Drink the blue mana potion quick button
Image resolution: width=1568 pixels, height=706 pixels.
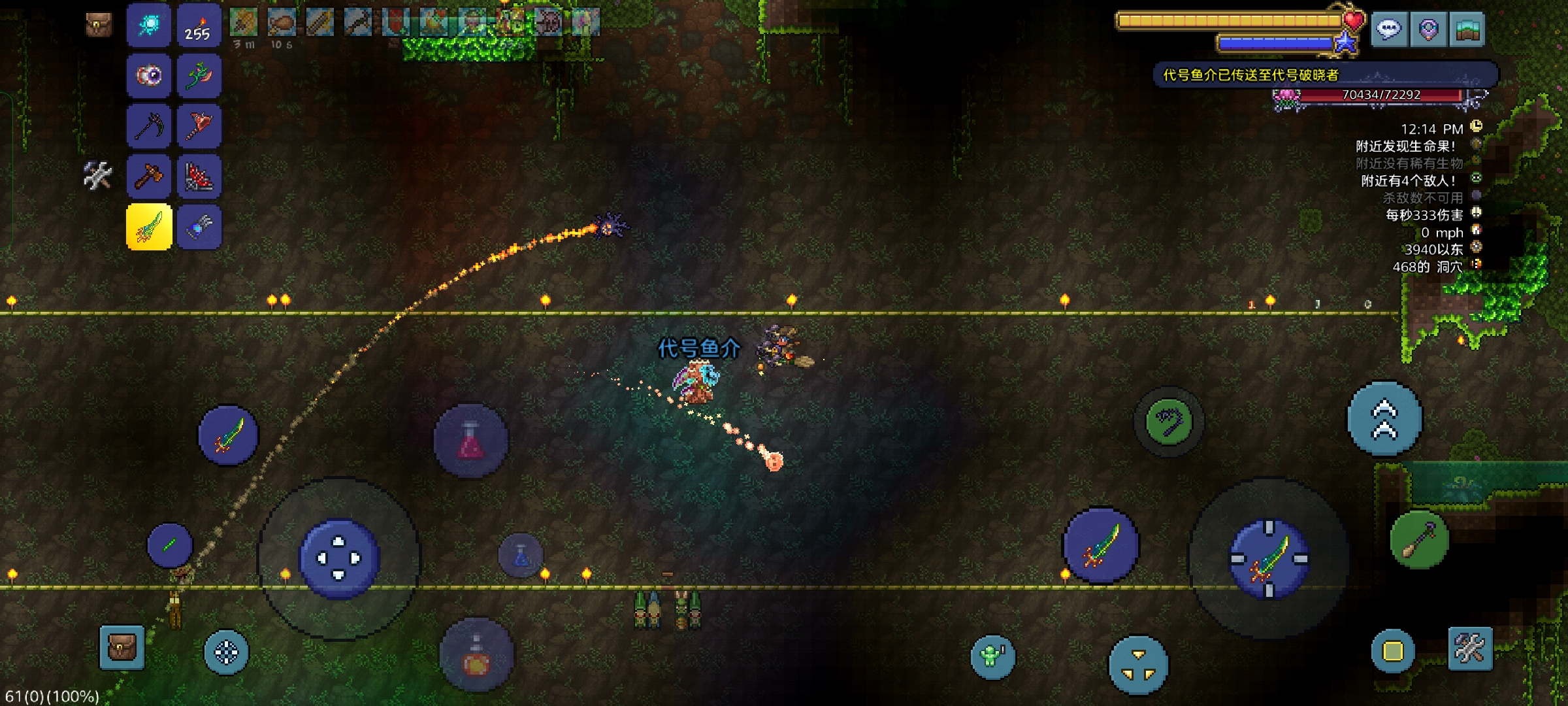[x=521, y=556]
